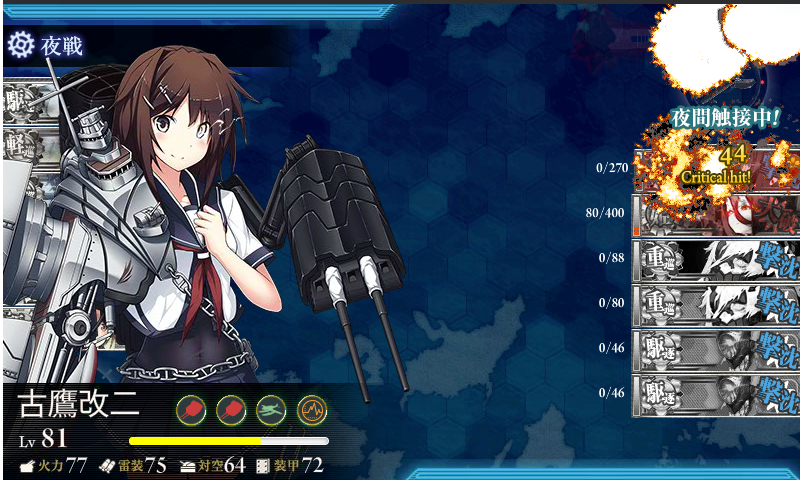
Task: Click the night battle gear icon
Action: click(x=20, y=44)
